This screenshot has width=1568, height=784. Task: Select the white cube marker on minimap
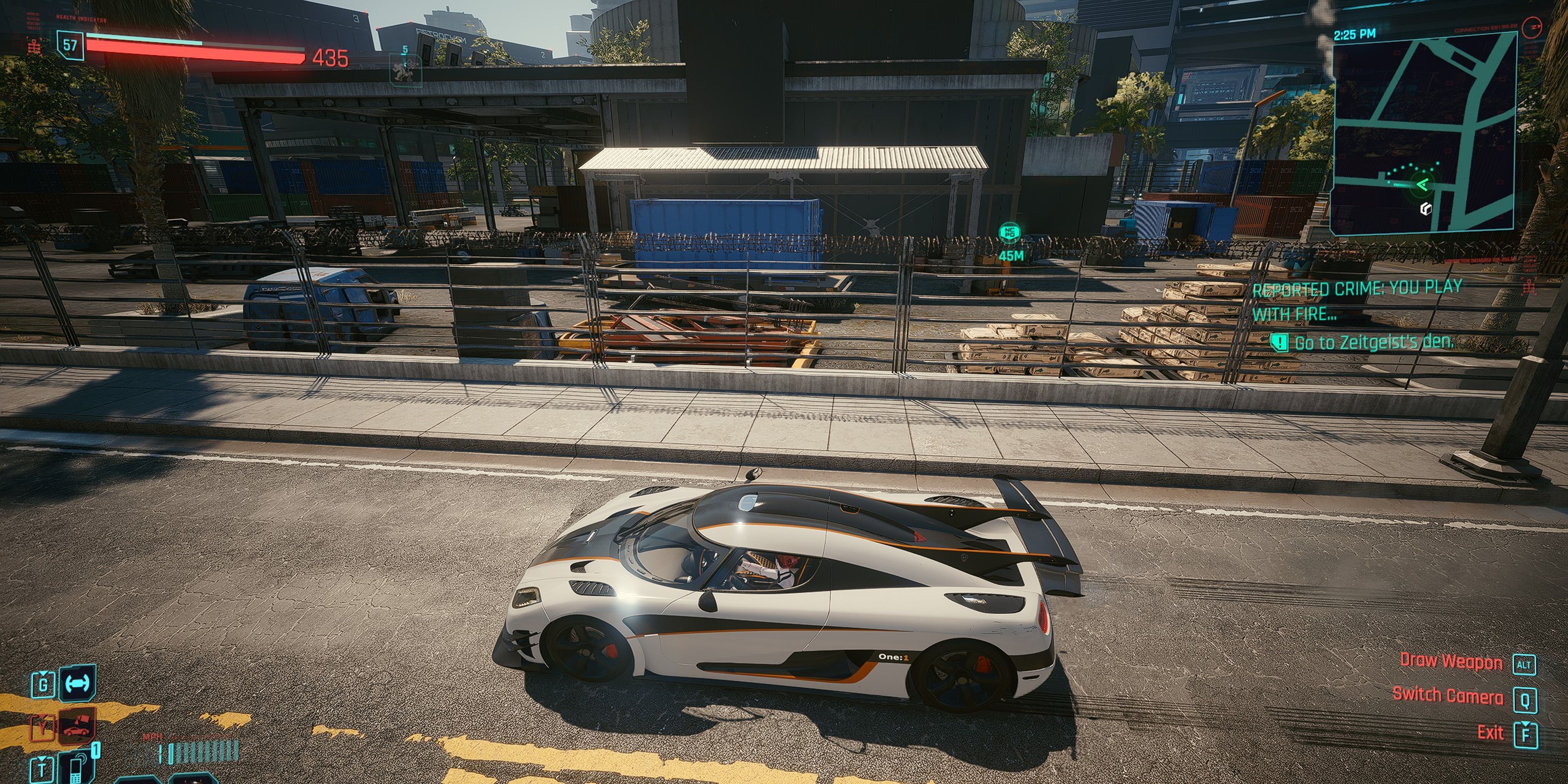[x=1425, y=209]
